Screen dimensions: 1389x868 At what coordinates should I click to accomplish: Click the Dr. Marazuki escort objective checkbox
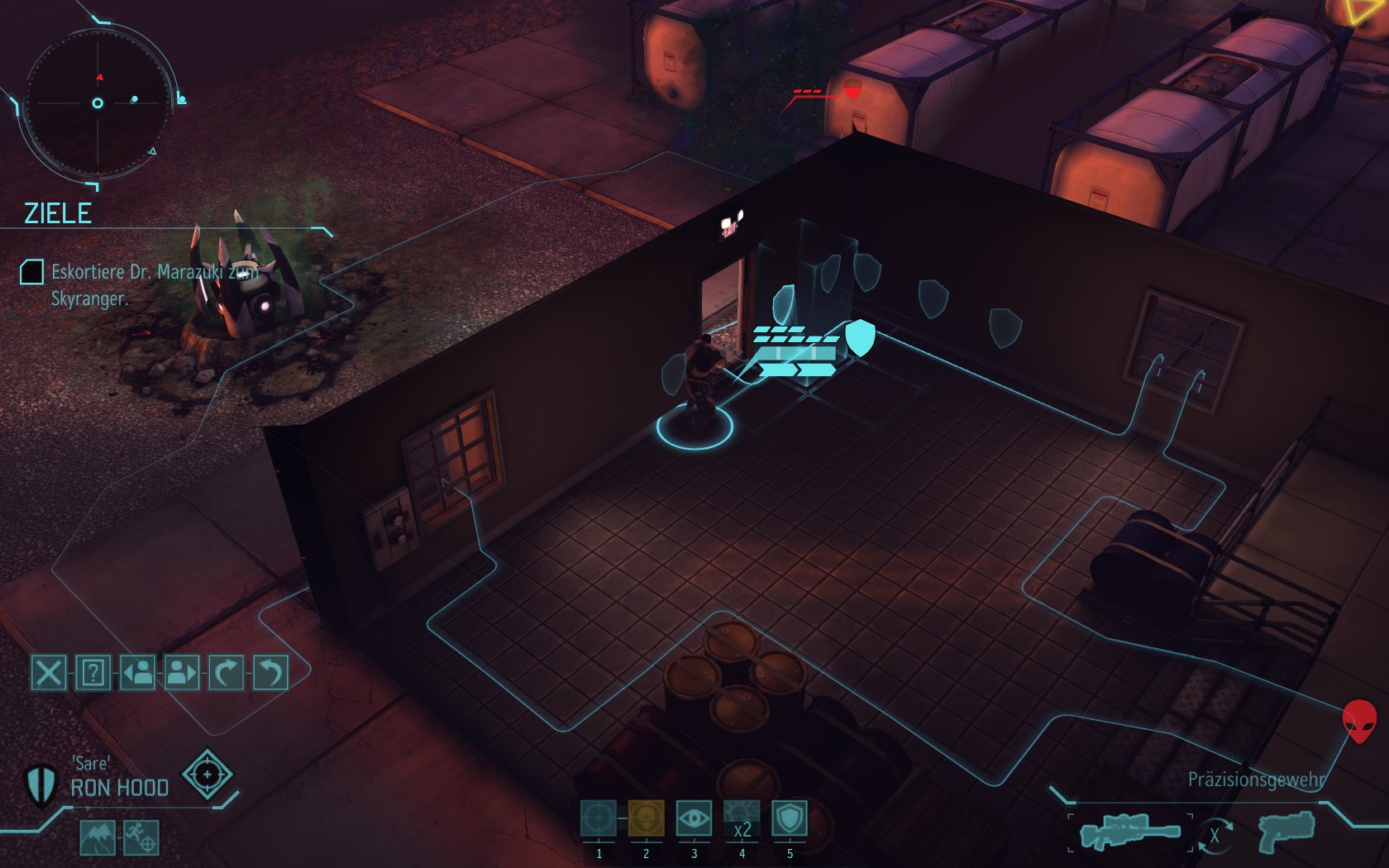pyautogui.click(x=31, y=272)
